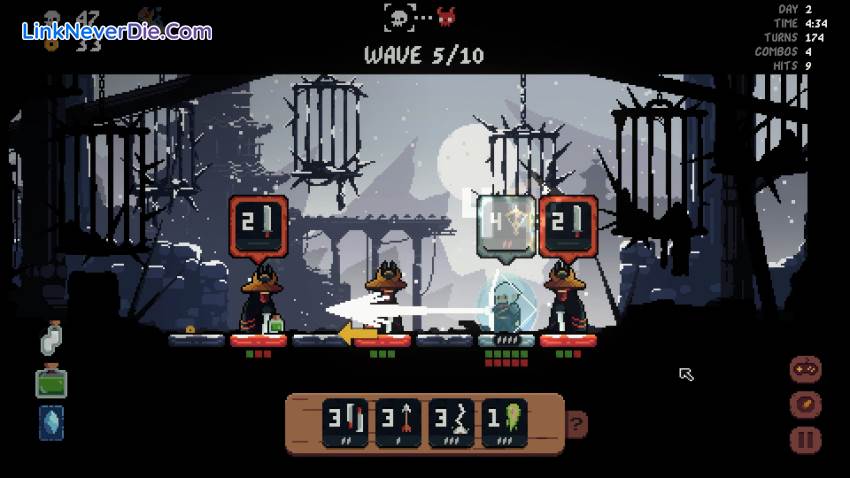Choose the arrow attack tile
The image size is (850, 478).
(x=398, y=420)
